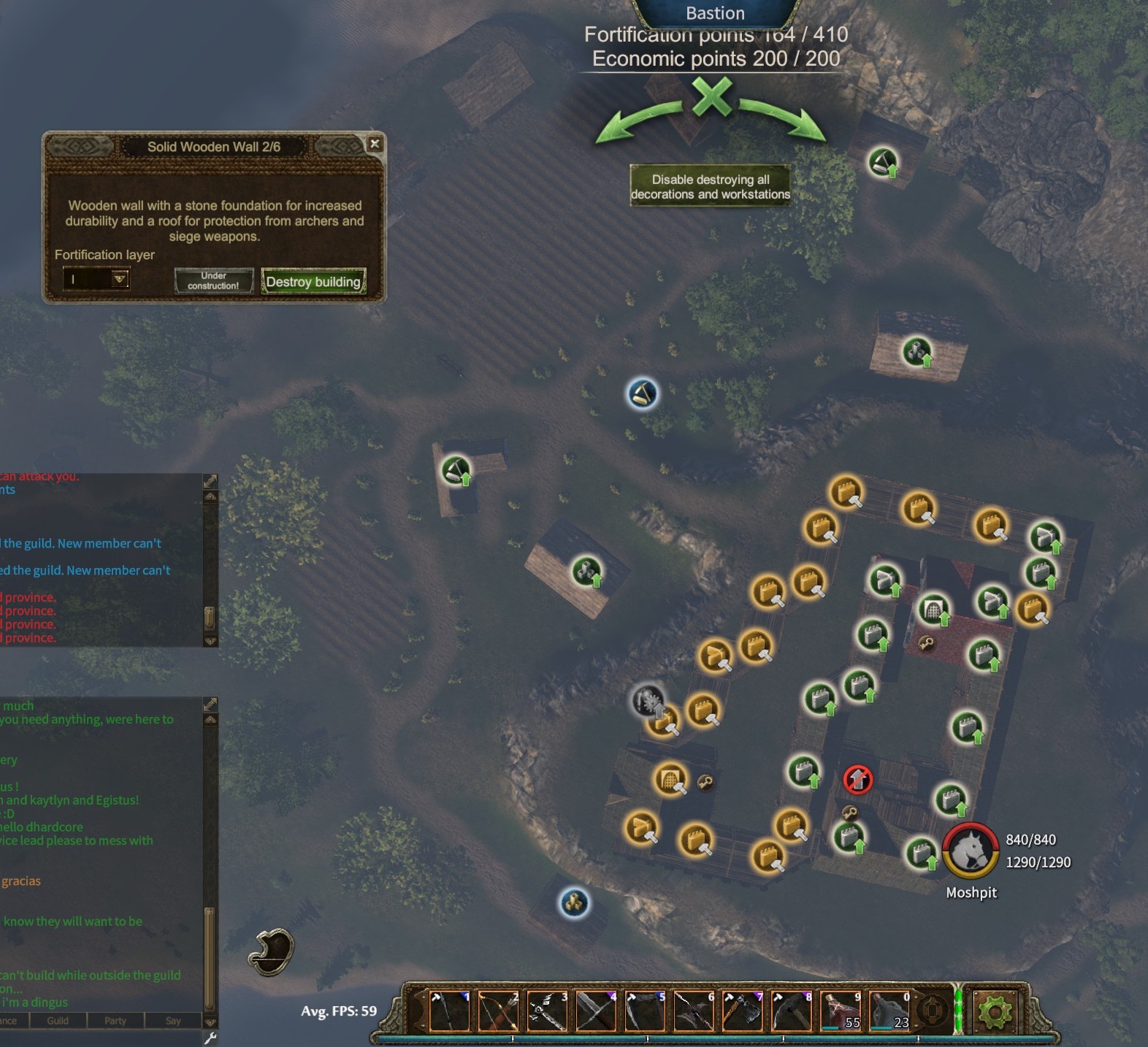Select the bow in hotbar slot 2
1148x1047 pixels.
(499, 1011)
